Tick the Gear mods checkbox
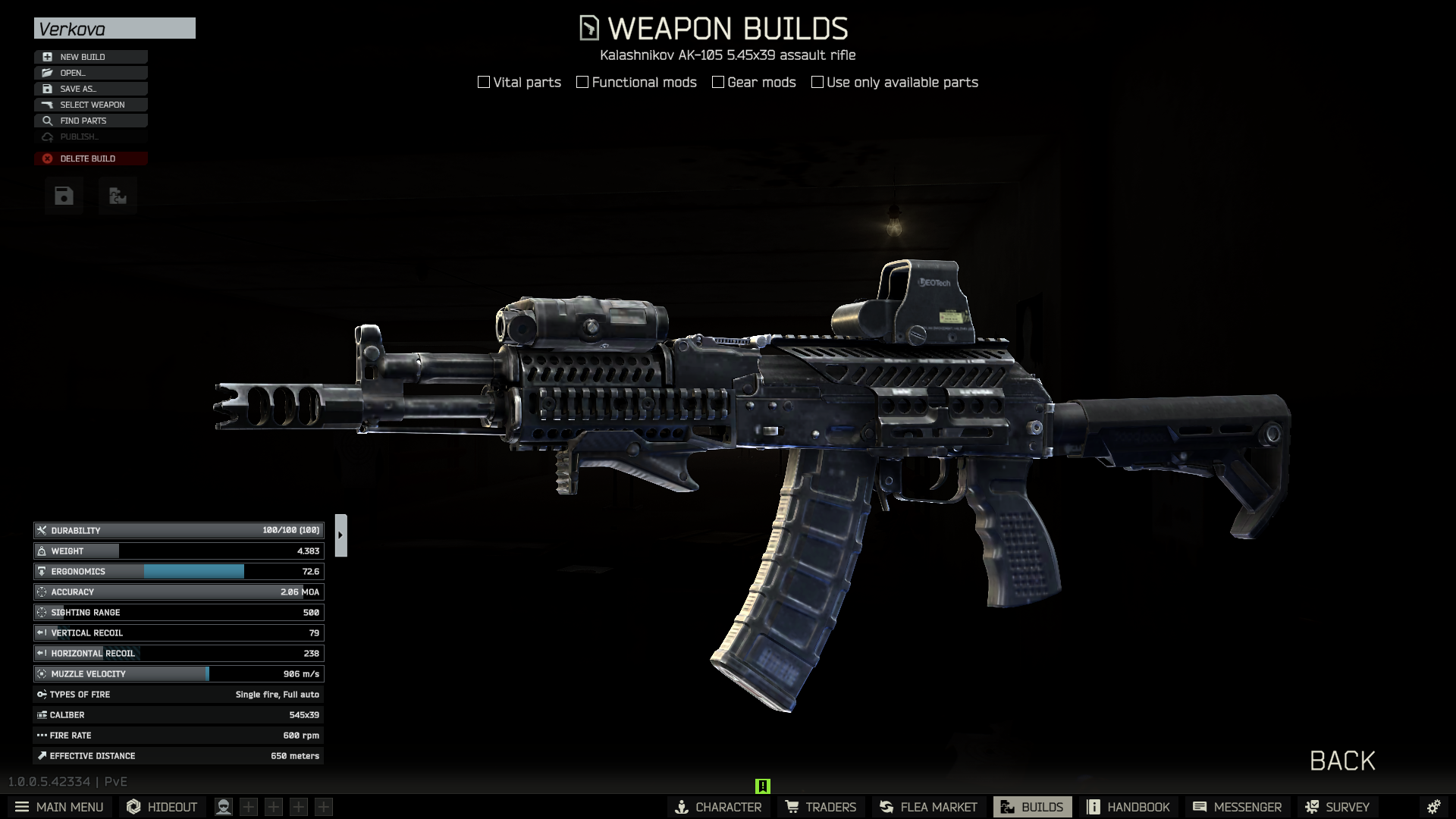The image size is (1456, 819). point(718,82)
